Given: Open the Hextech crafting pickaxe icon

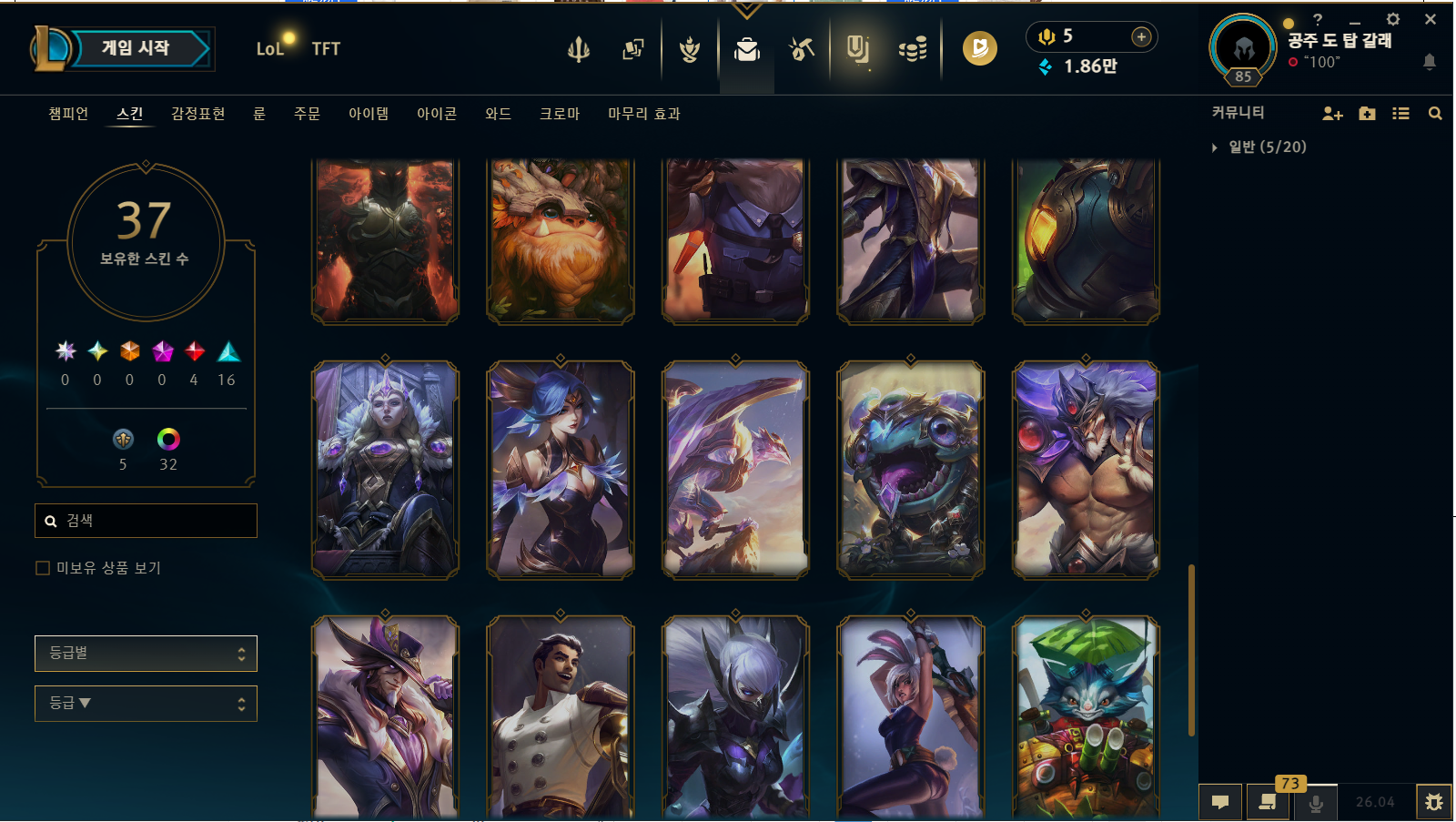Looking at the screenshot, I should pyautogui.click(x=801, y=49).
